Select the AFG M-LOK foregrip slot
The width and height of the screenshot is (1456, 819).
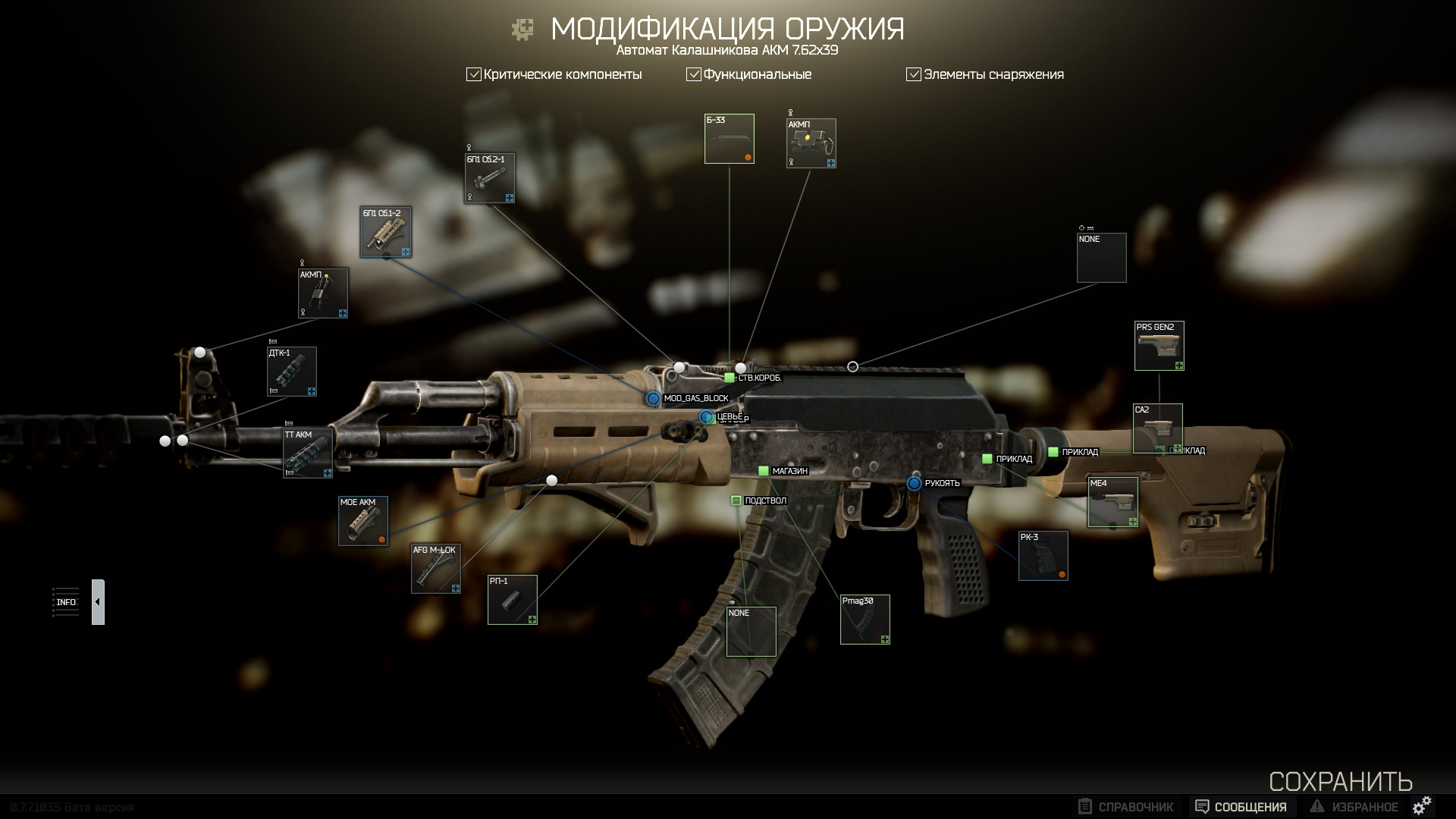(436, 569)
